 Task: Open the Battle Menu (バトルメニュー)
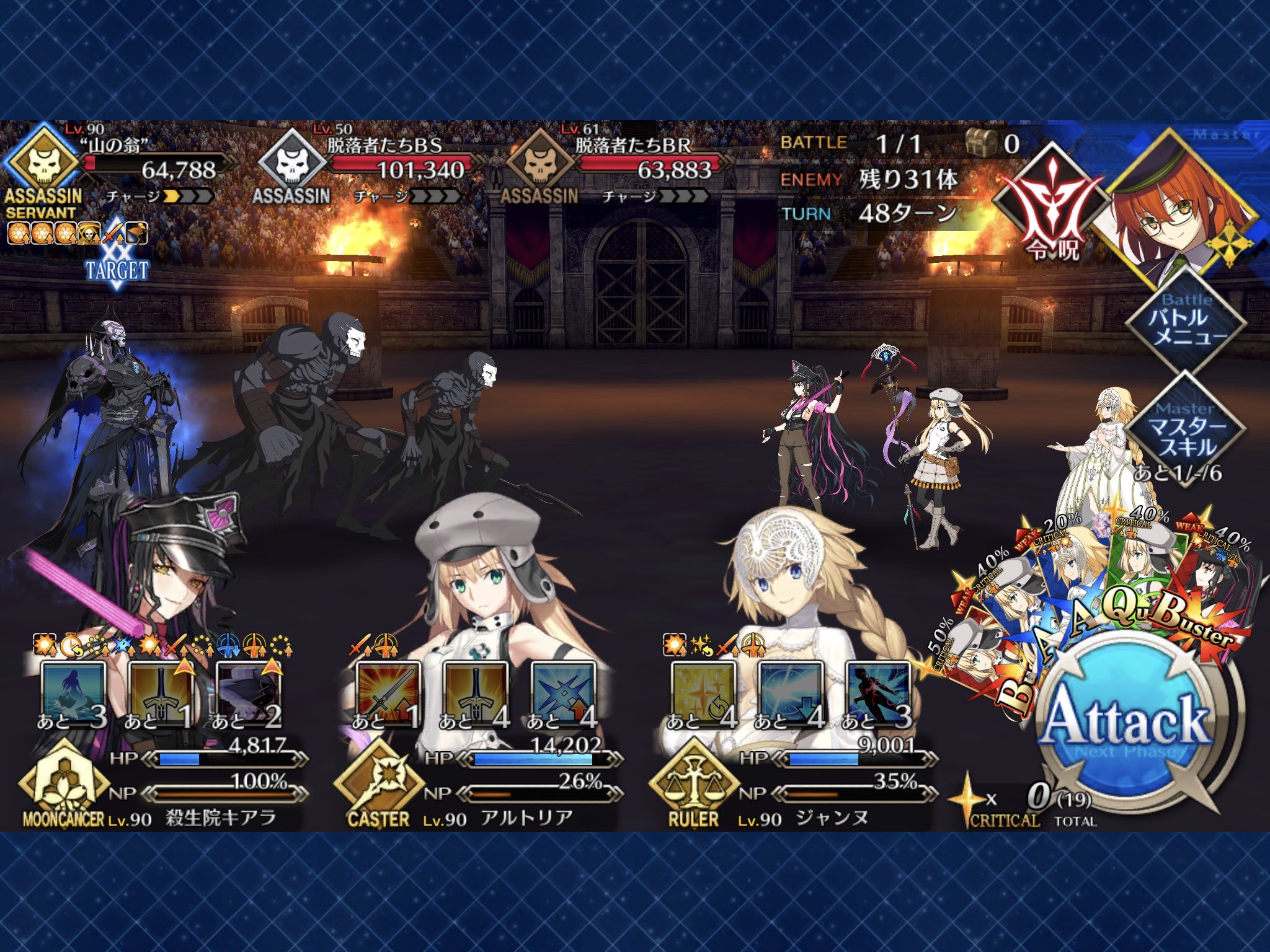pos(1186,320)
